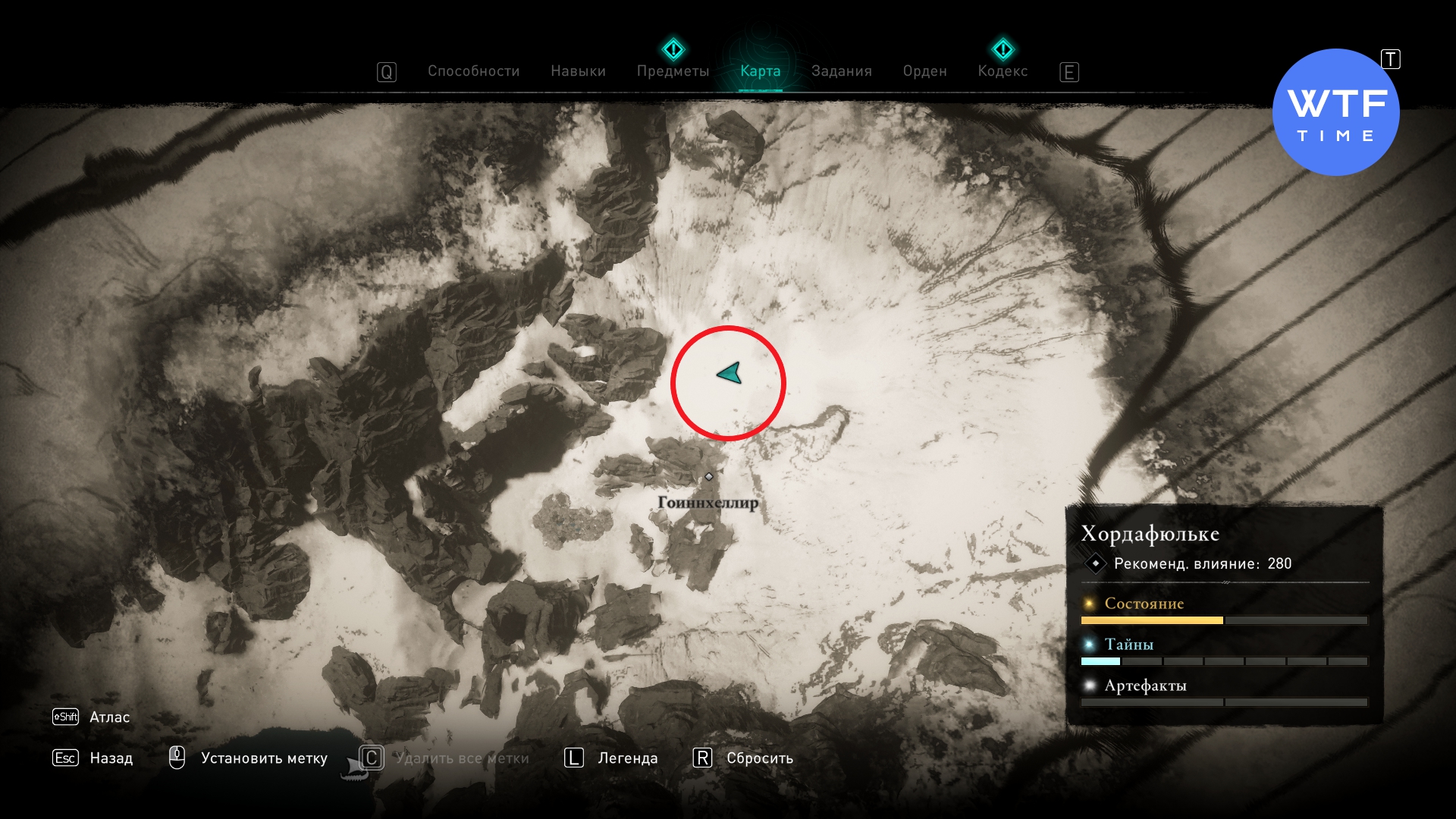
Task: Reset the map view with Сбросить
Action: 759,758
